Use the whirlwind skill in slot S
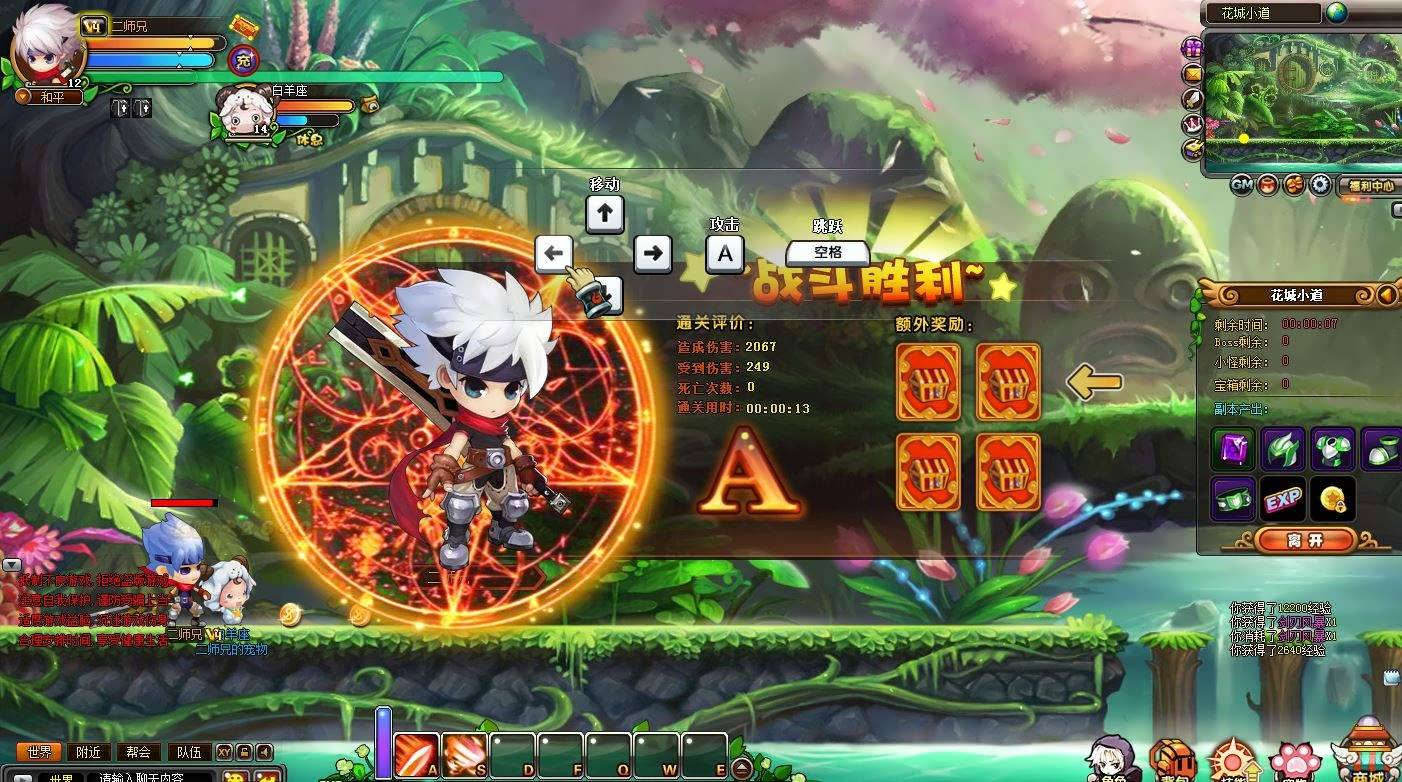This screenshot has width=1402, height=782. click(464, 755)
